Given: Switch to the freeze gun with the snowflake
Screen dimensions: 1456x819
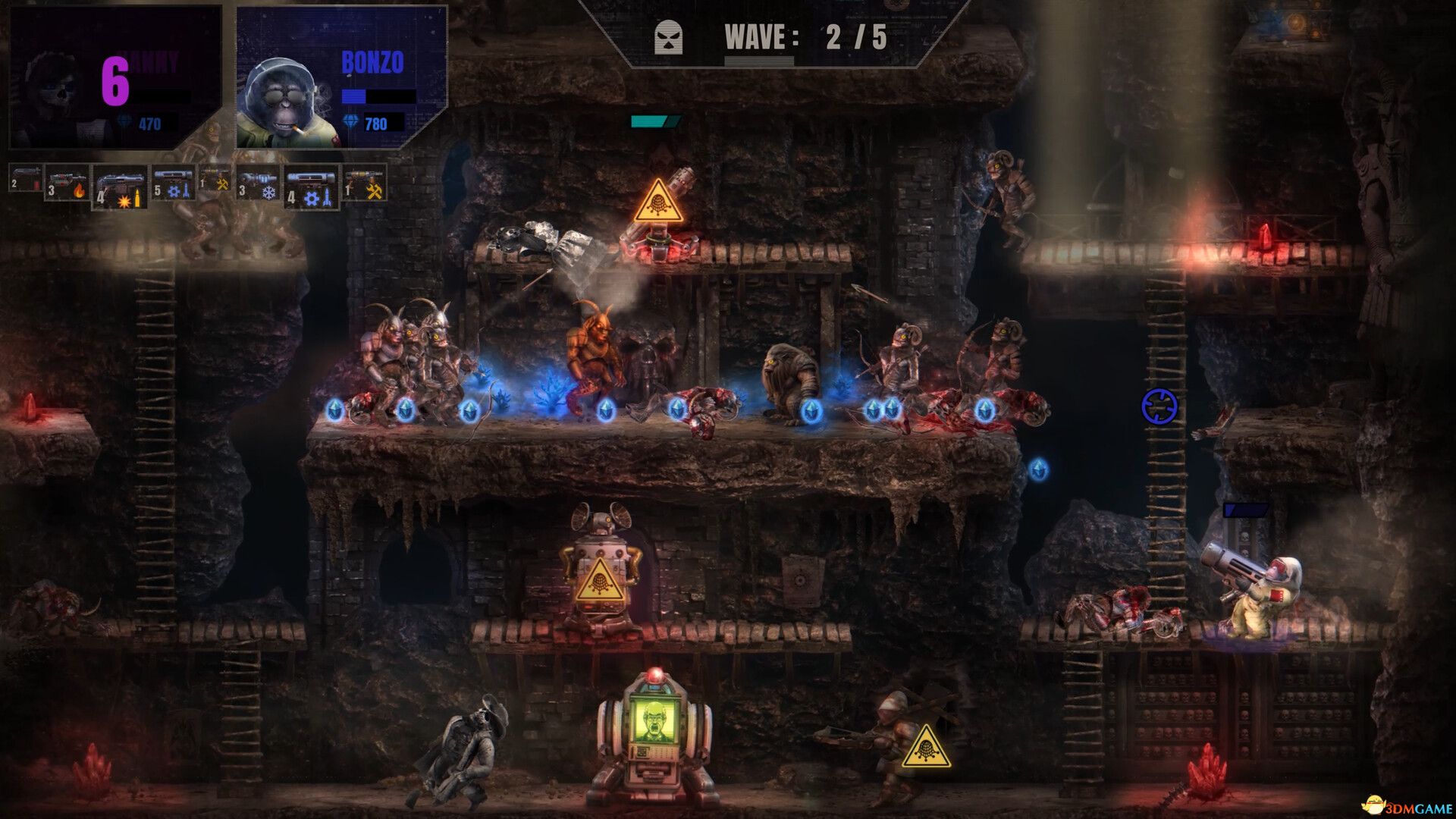Looking at the screenshot, I should point(259,184).
